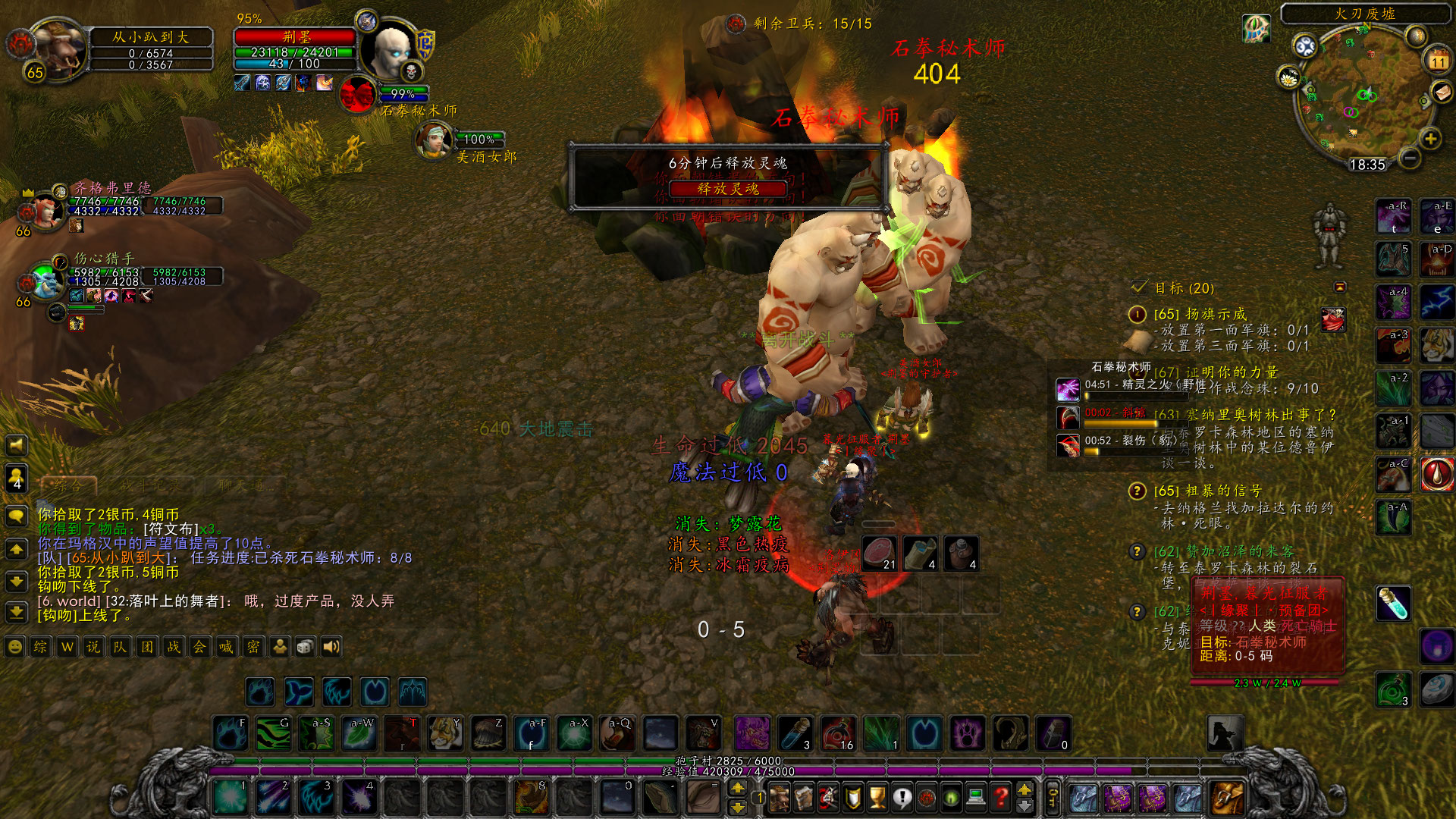This screenshot has height=819, width=1456.
Task: Open the talents panel icon with crossed swords
Action: point(828,797)
